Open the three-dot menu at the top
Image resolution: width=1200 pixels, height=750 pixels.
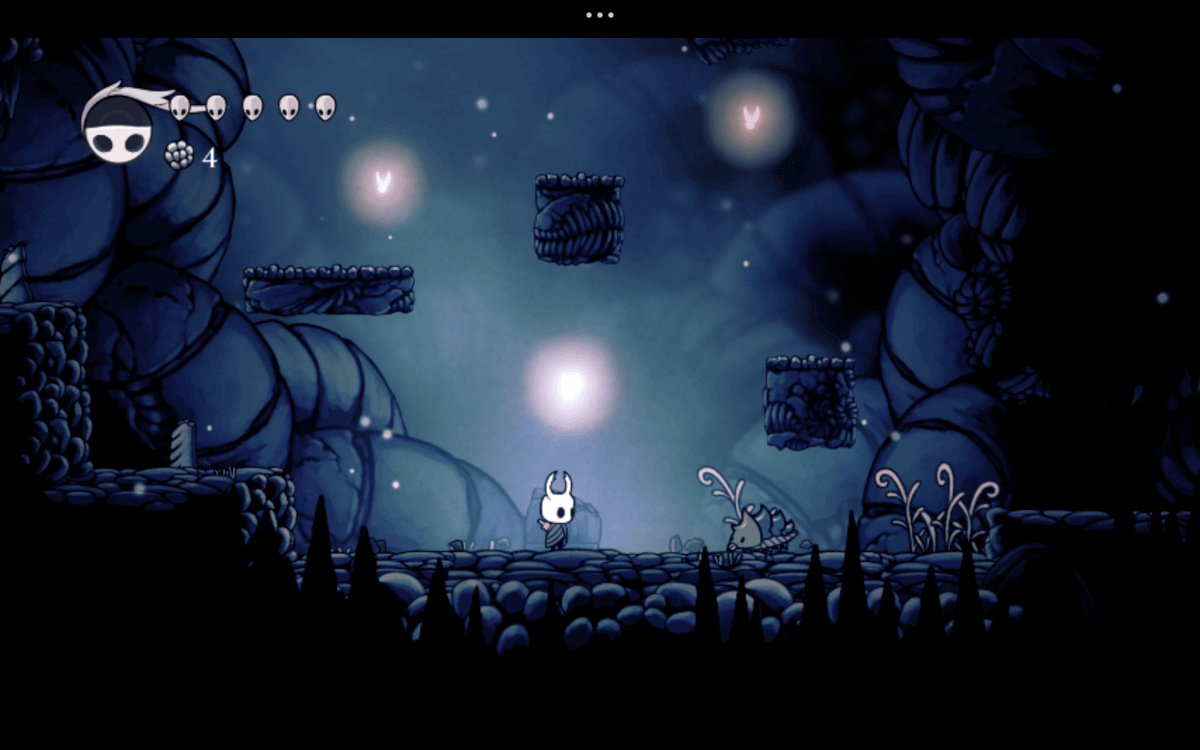[599, 15]
